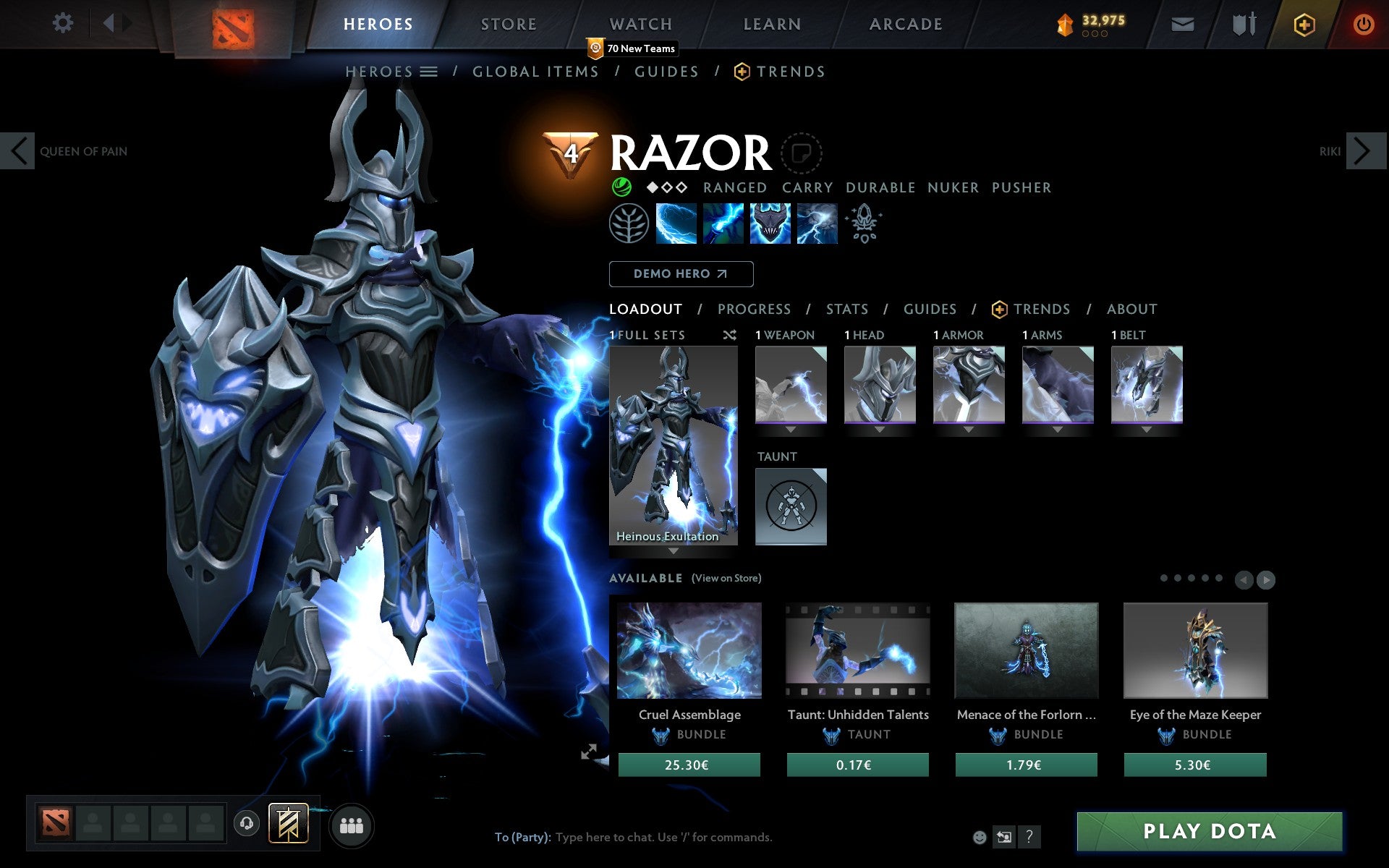Viewport: 1389px width, 868px height.
Task: Open the Plasma Field ability icon
Action: point(676,224)
